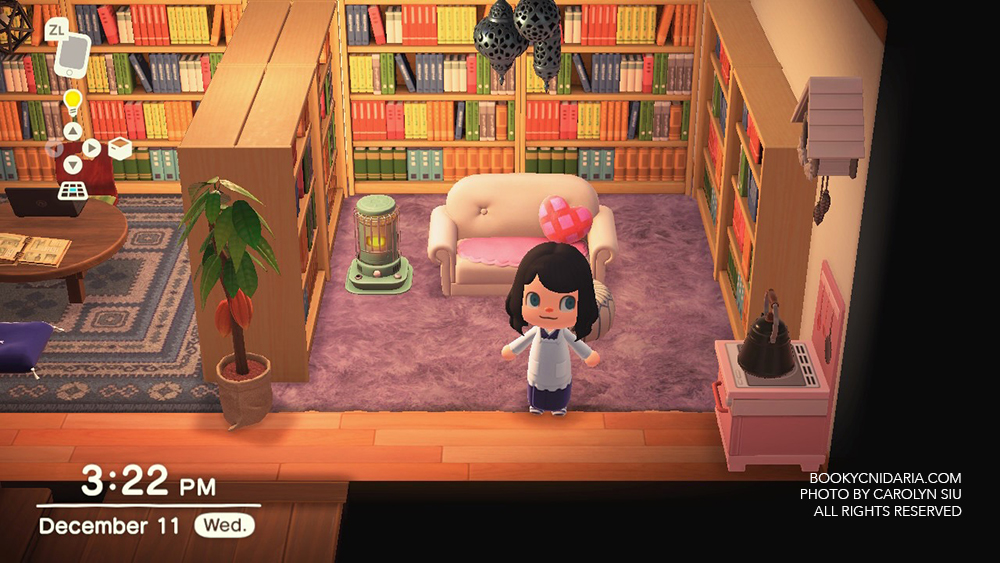Click the down arrow direction button
The image size is (1000, 563).
[72, 165]
